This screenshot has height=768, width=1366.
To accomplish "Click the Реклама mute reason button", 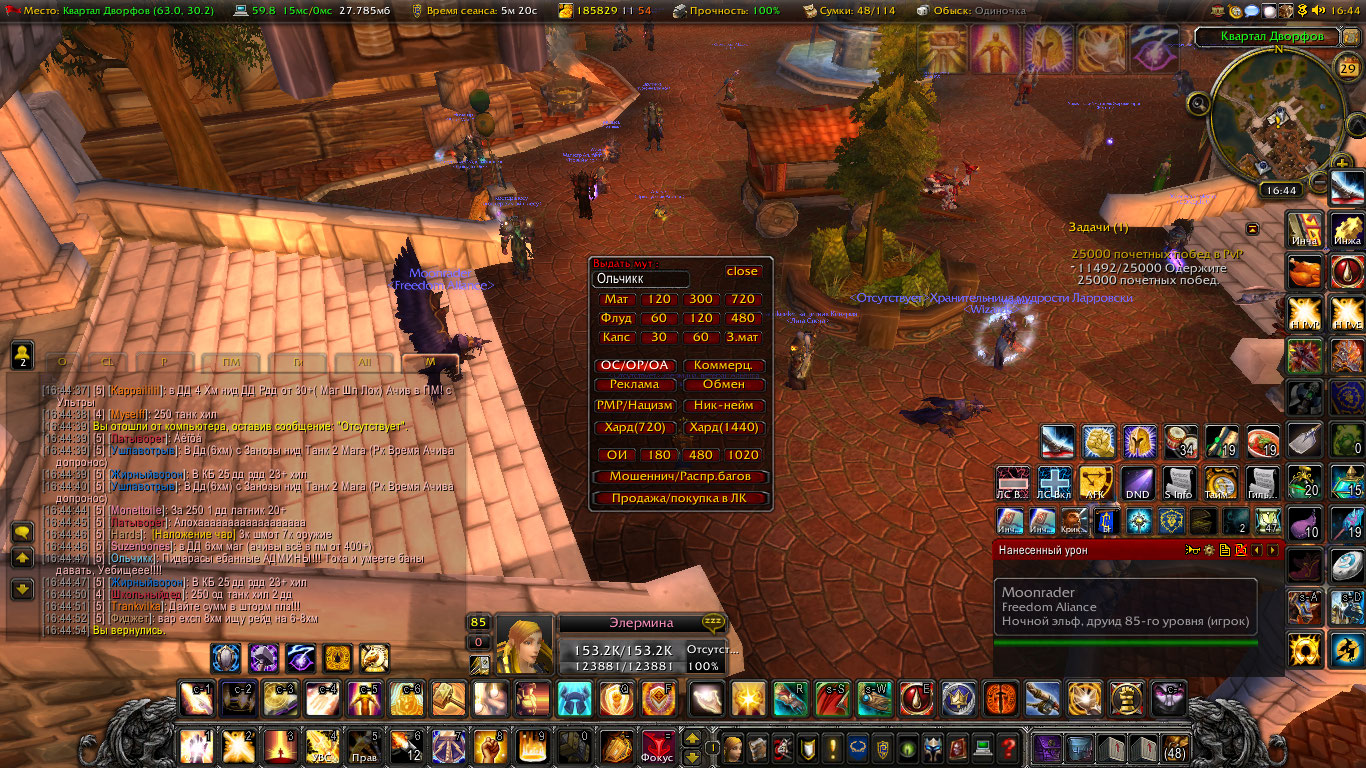I will [x=634, y=384].
